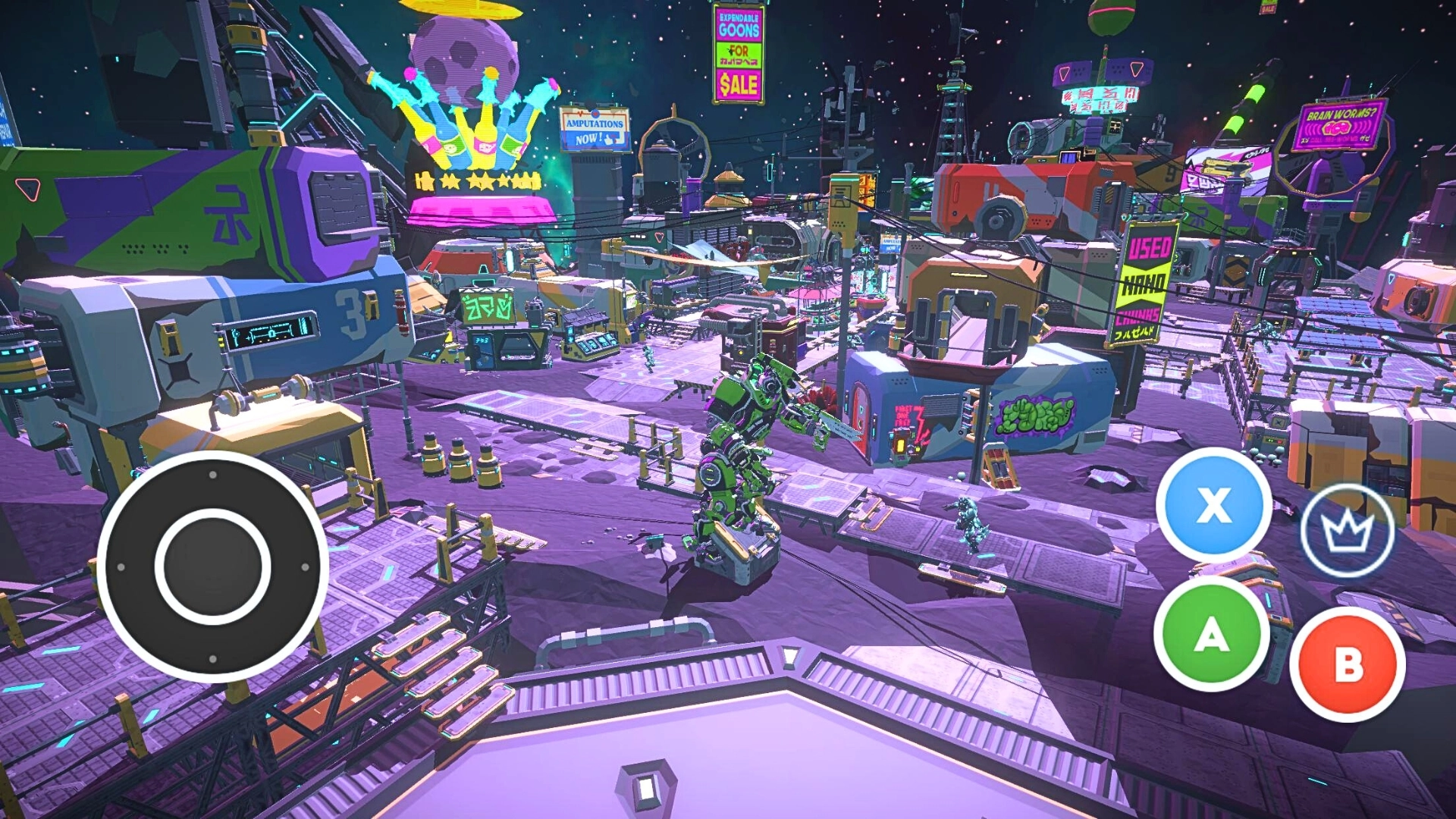
Task: Tap the red B action button
Action: [x=1348, y=664]
